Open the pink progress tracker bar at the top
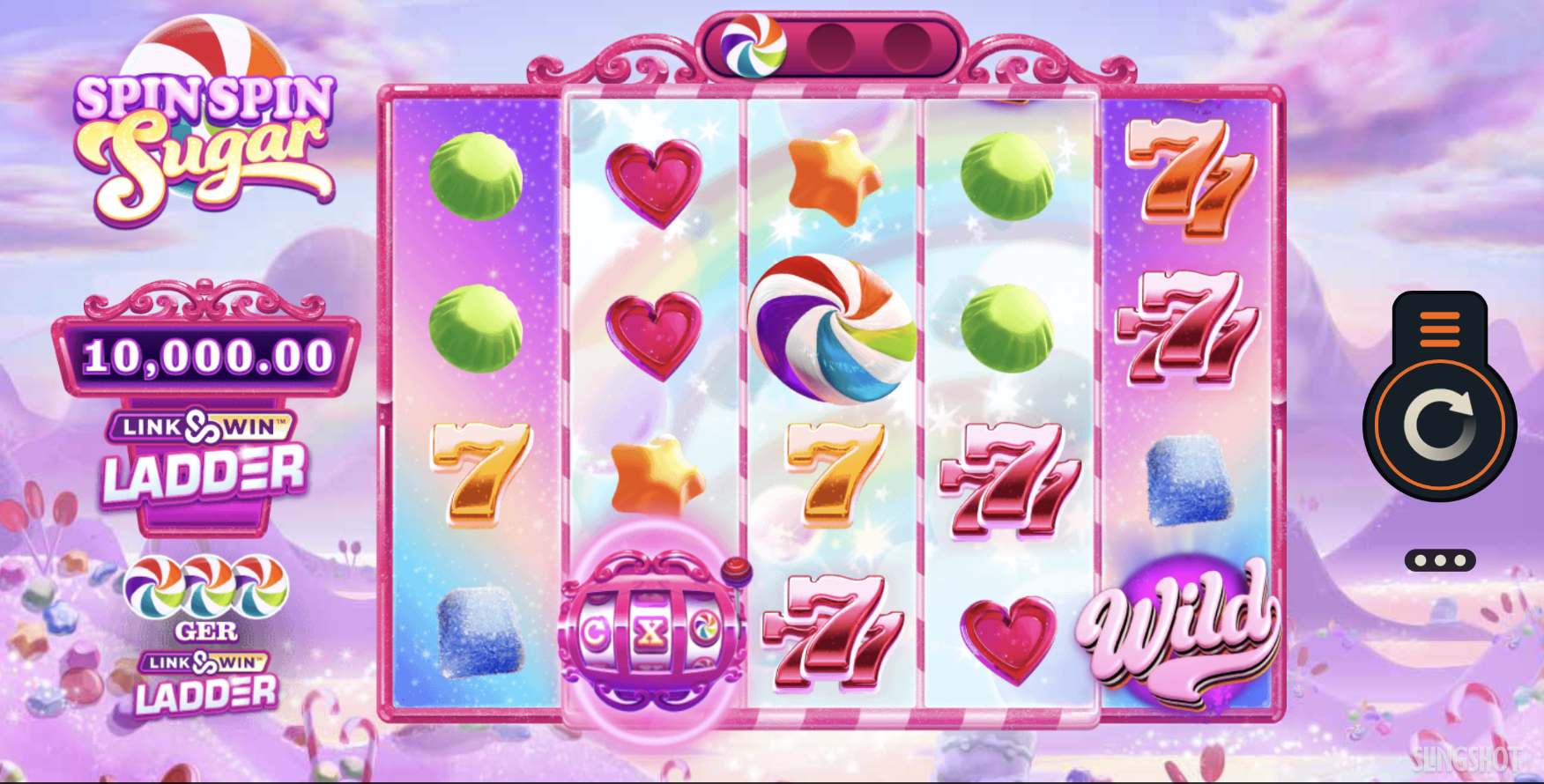Screen dimensions: 1544x784 pyautogui.click(x=828, y=44)
